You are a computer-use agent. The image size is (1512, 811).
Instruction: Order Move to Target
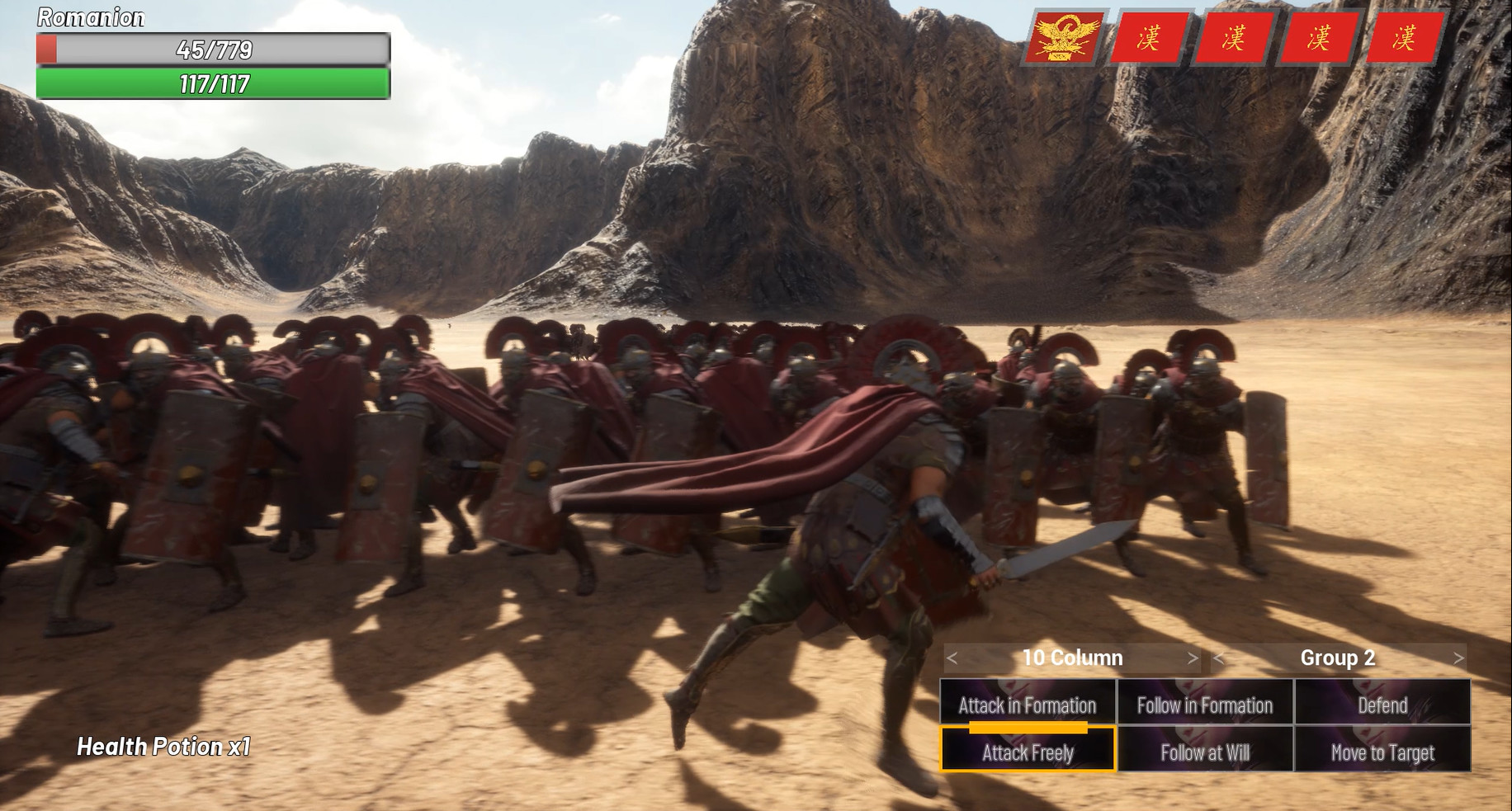1382,752
